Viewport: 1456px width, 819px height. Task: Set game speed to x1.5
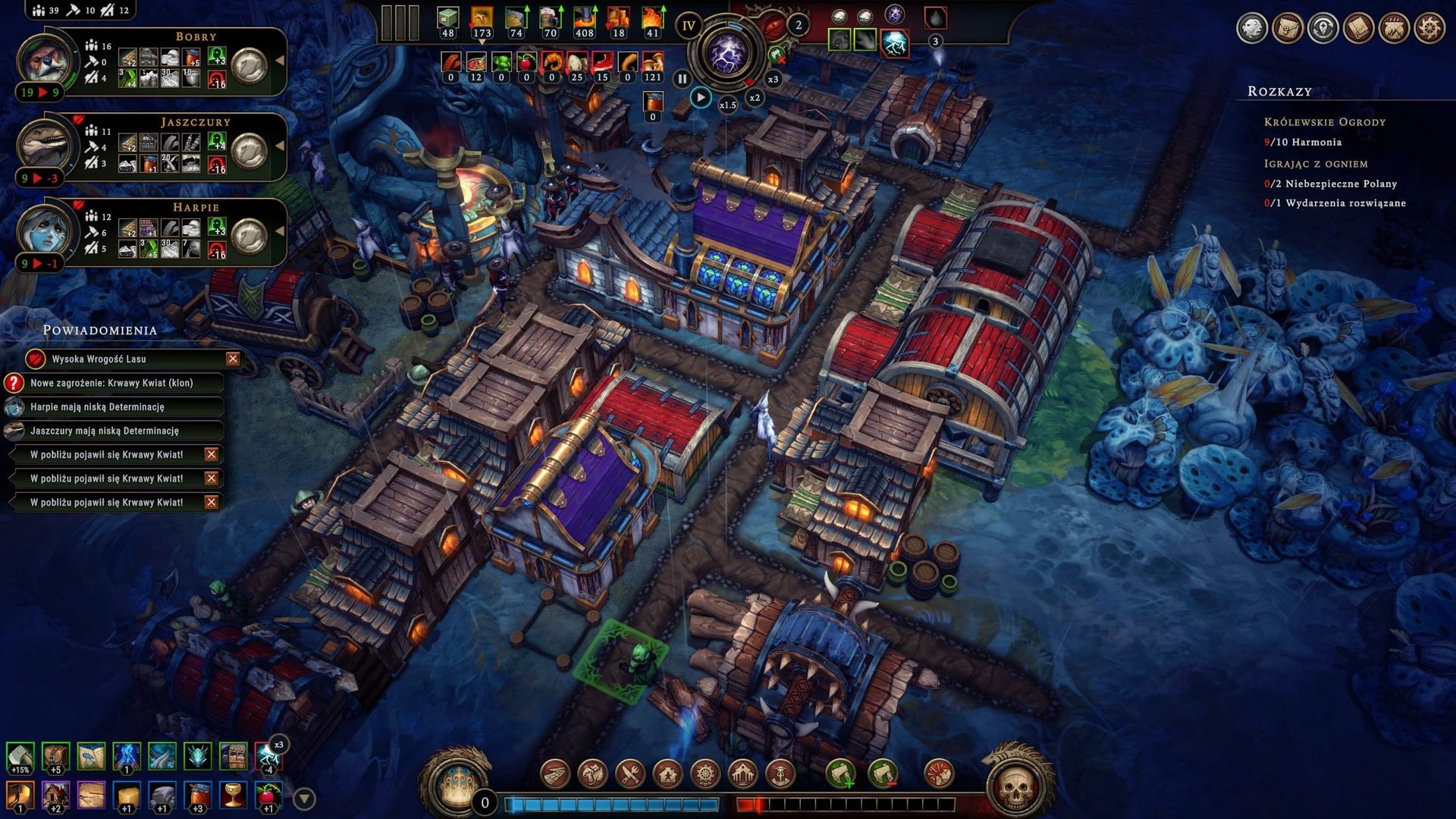[x=728, y=105]
